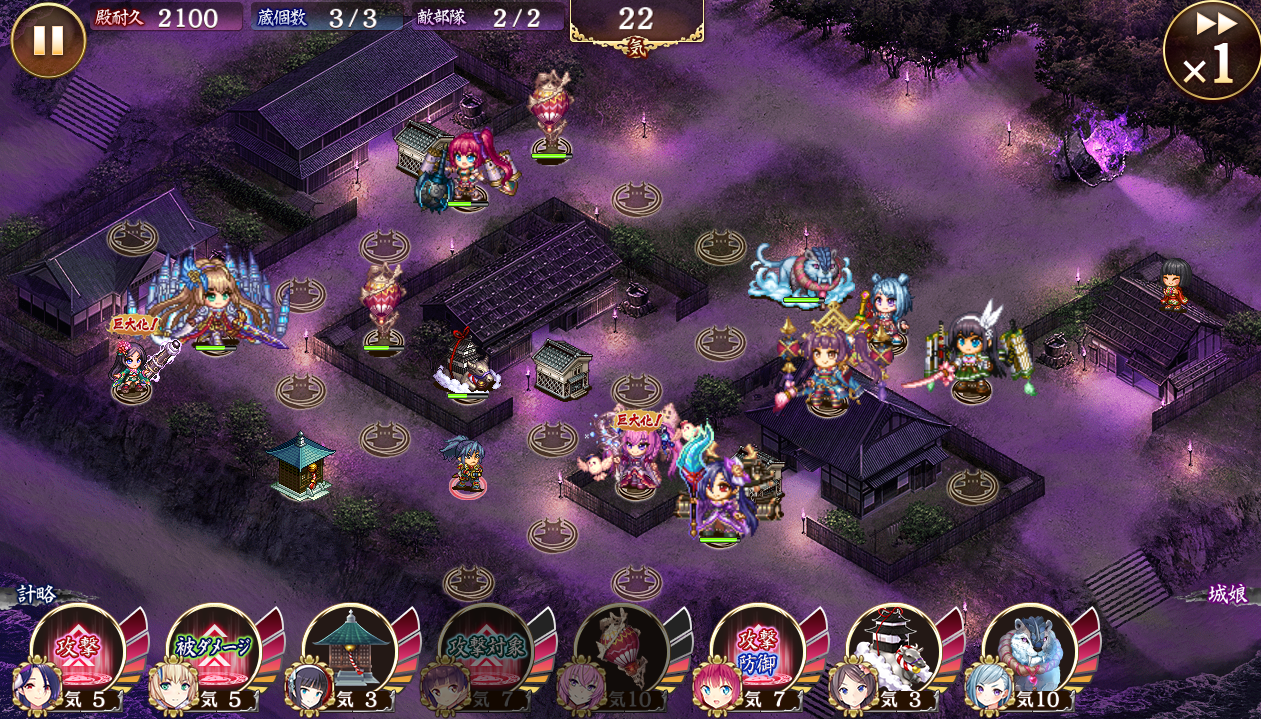Use the castle and white horse stratagem
Image resolution: width=1261 pixels, height=719 pixels.
click(893, 648)
